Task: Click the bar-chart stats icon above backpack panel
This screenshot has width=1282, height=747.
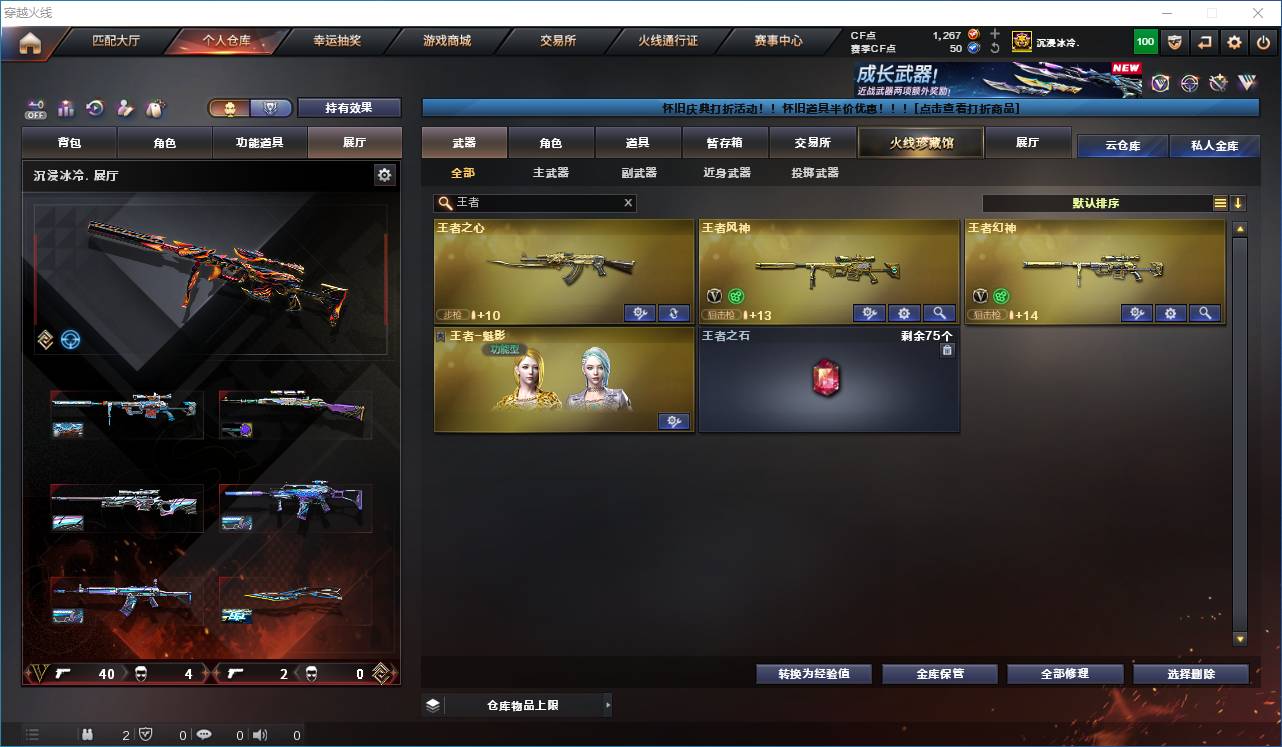Action: (66, 106)
